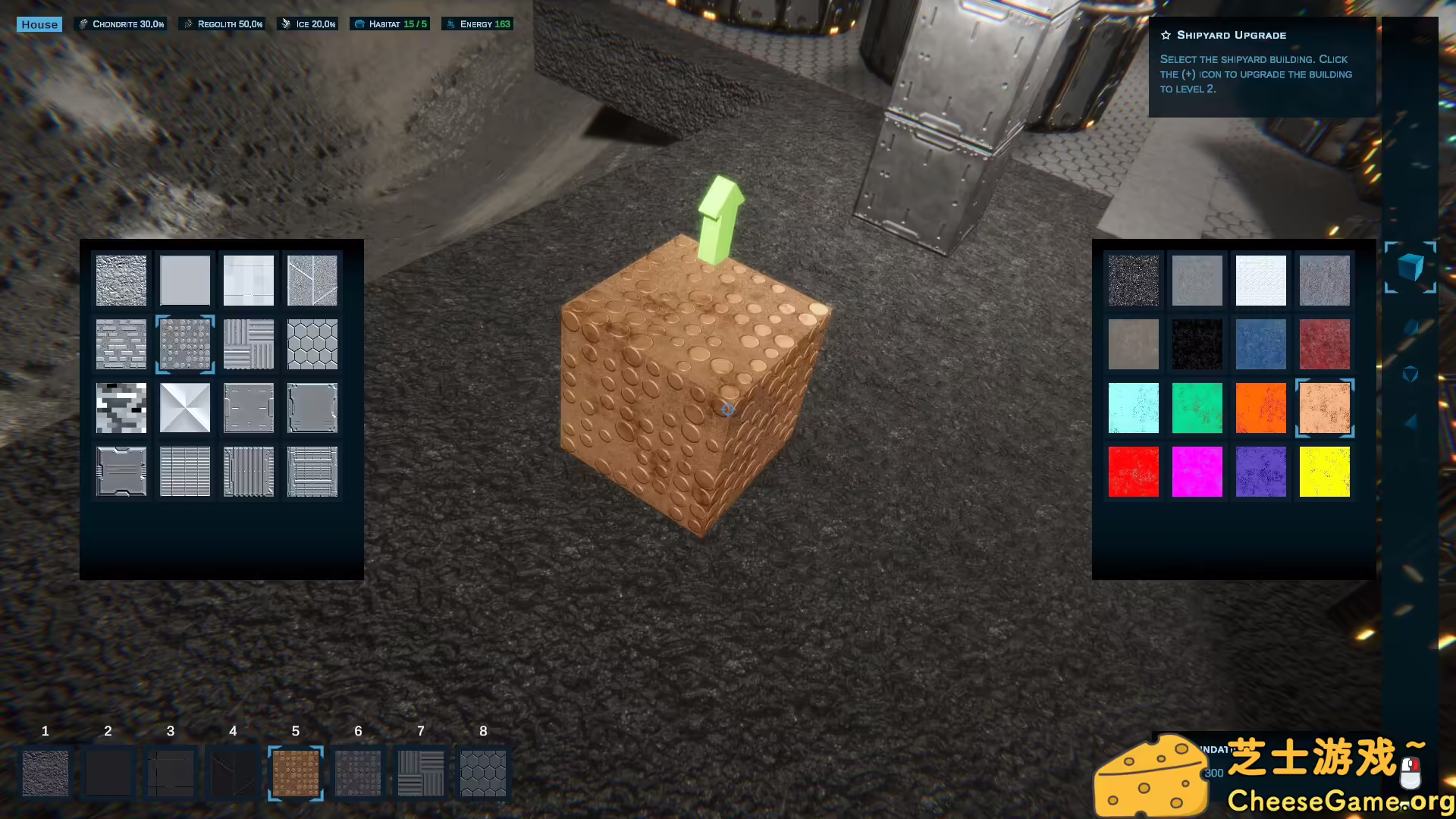This screenshot has width=1456, height=819.
Task: Toggle the currently selected dotted metal texture
Action: click(184, 344)
